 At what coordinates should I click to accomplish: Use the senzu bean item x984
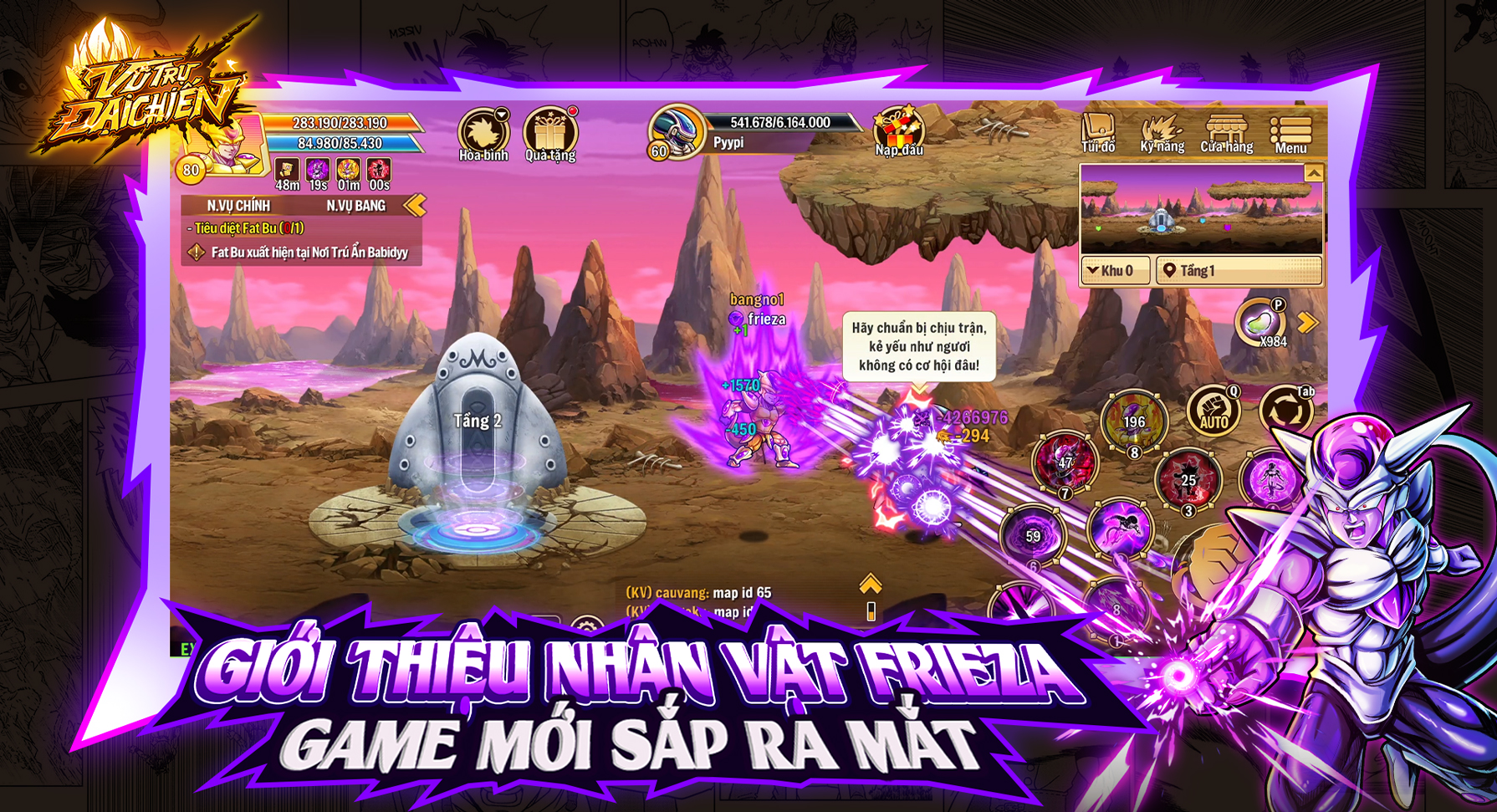[x=1260, y=322]
